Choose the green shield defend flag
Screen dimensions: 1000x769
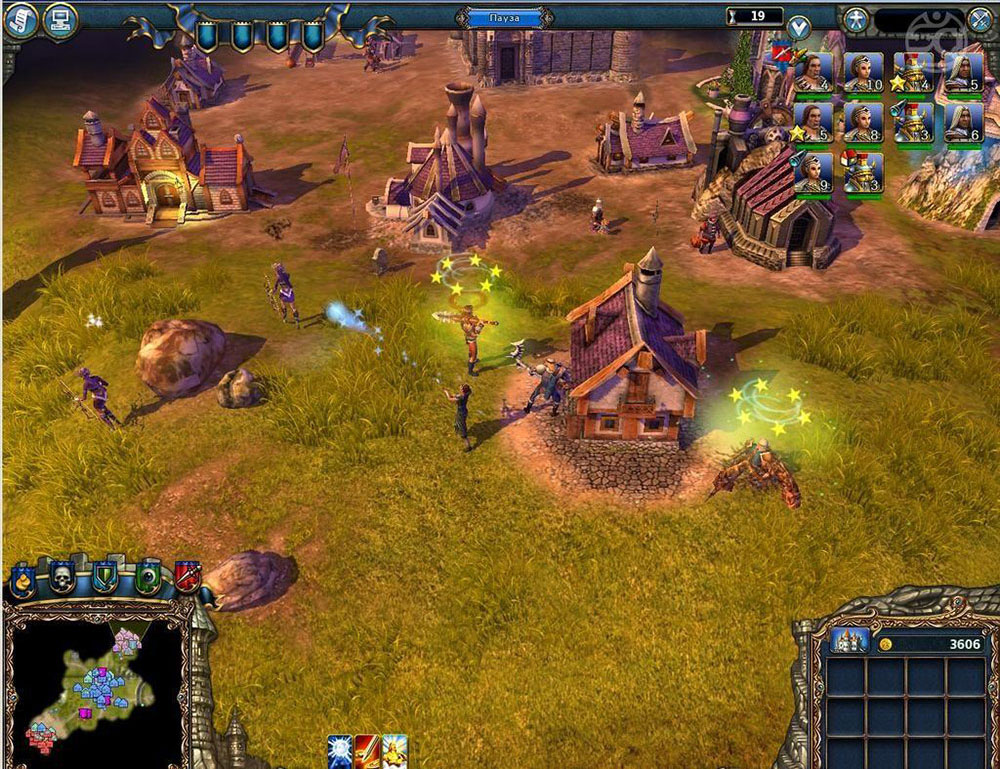[105, 577]
